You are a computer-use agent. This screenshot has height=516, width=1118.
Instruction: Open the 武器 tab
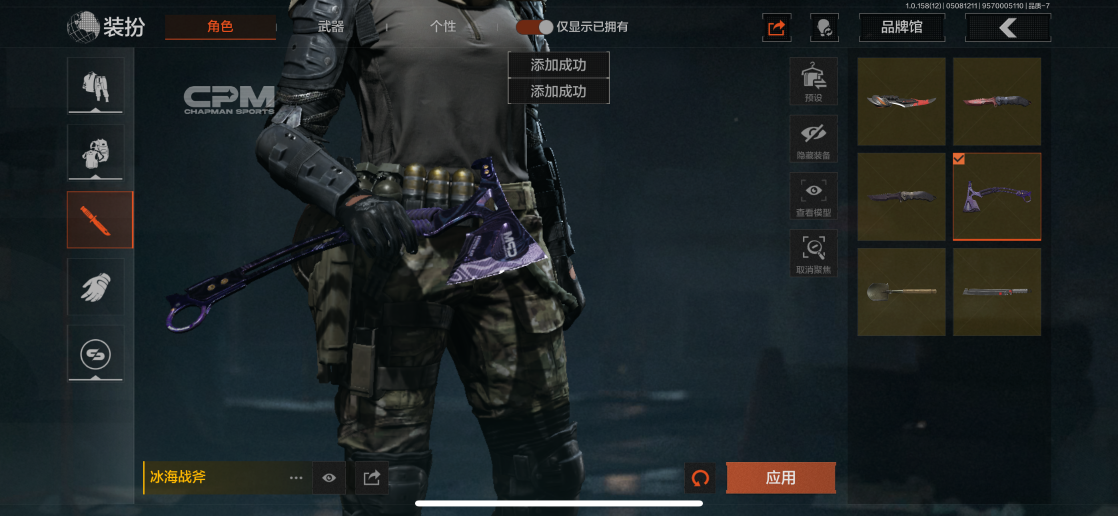[x=331, y=27]
